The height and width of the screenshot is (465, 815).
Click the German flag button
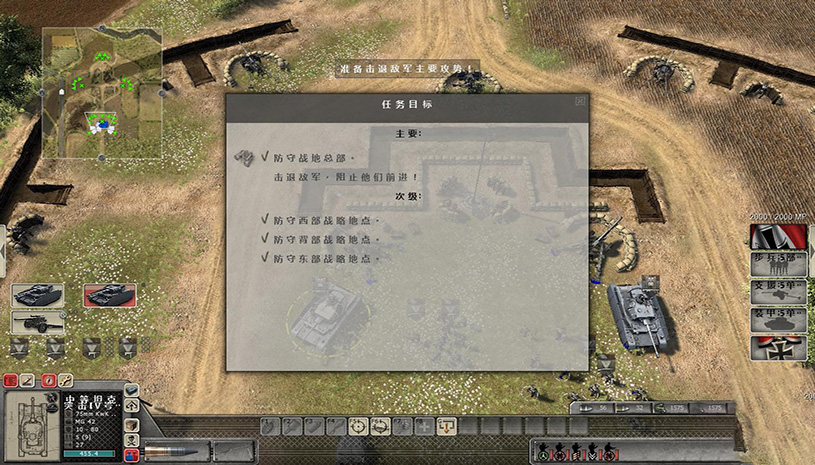[778, 237]
